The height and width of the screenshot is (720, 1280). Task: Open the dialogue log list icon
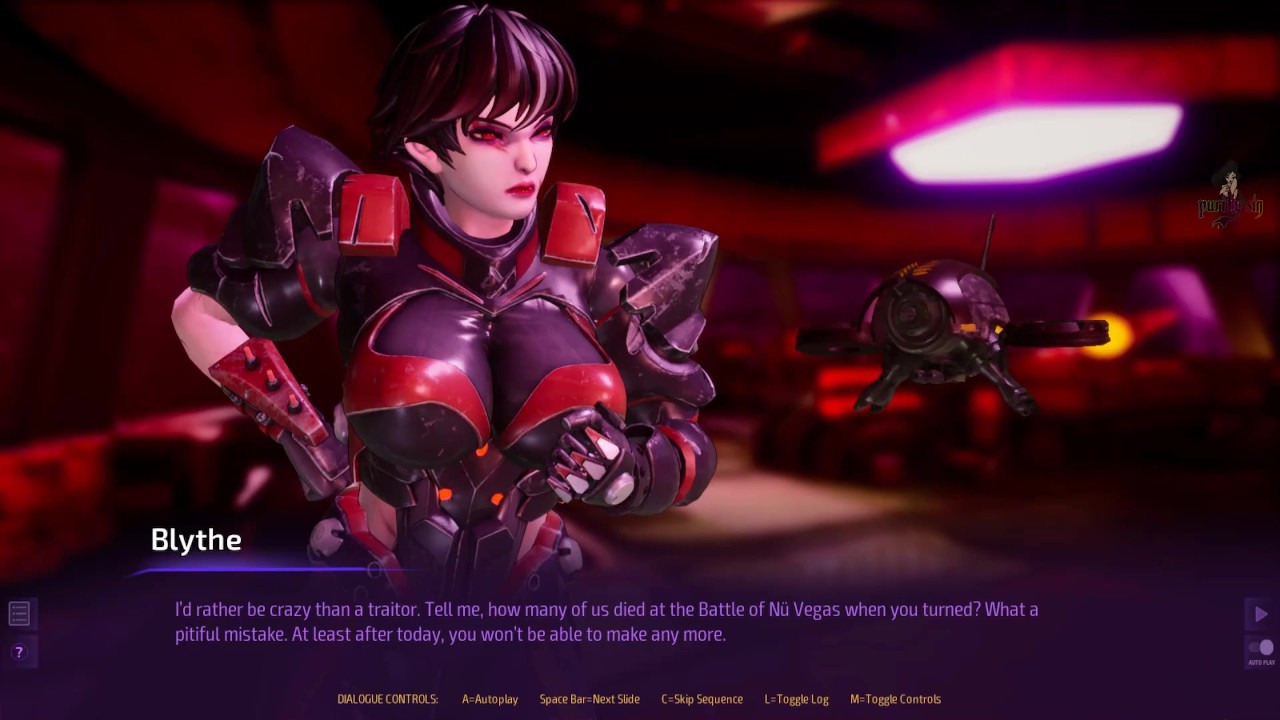[x=19, y=613]
